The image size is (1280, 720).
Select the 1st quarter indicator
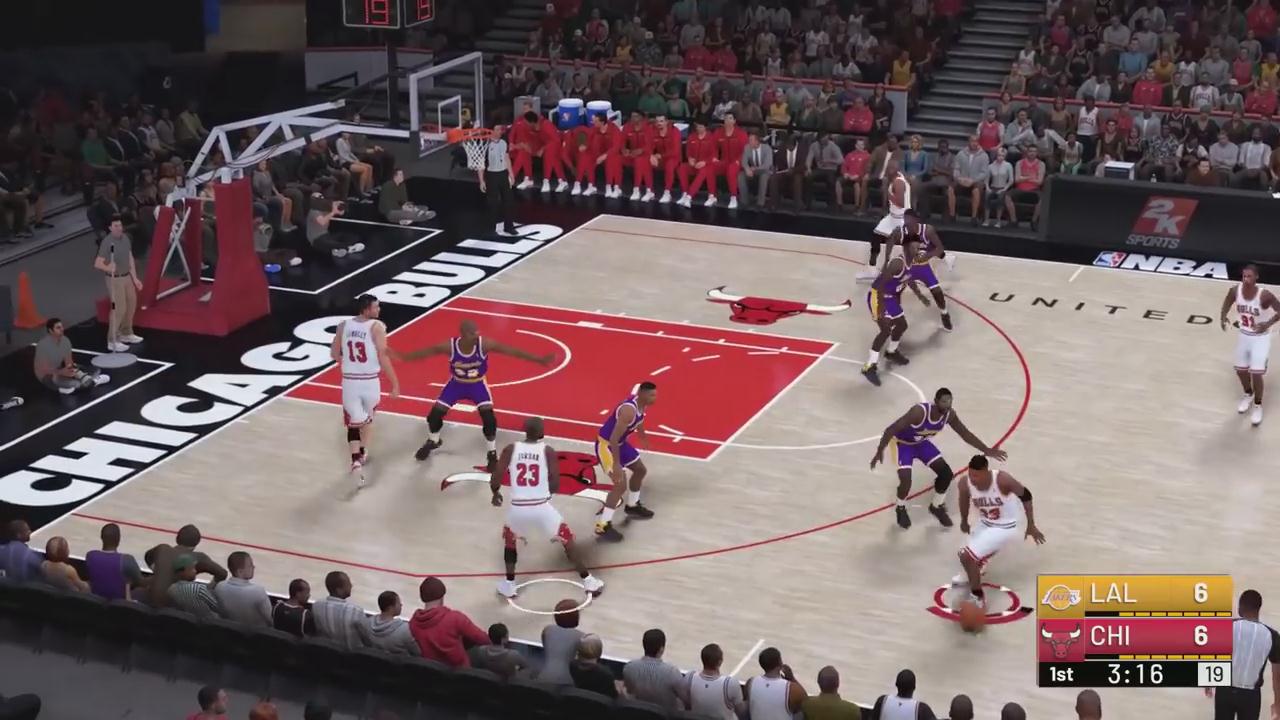tap(1061, 674)
